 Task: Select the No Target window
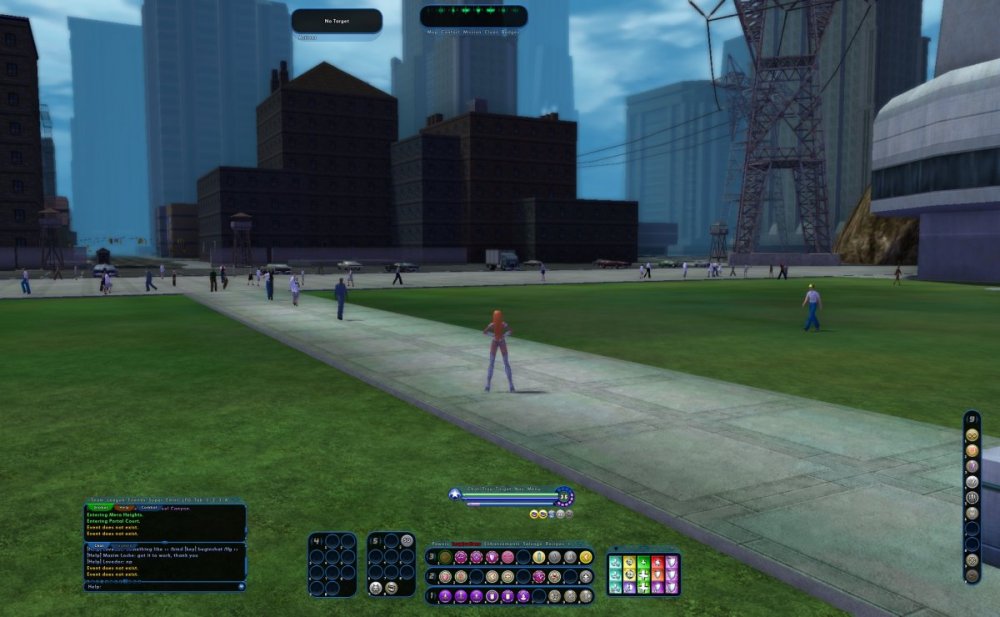point(336,20)
